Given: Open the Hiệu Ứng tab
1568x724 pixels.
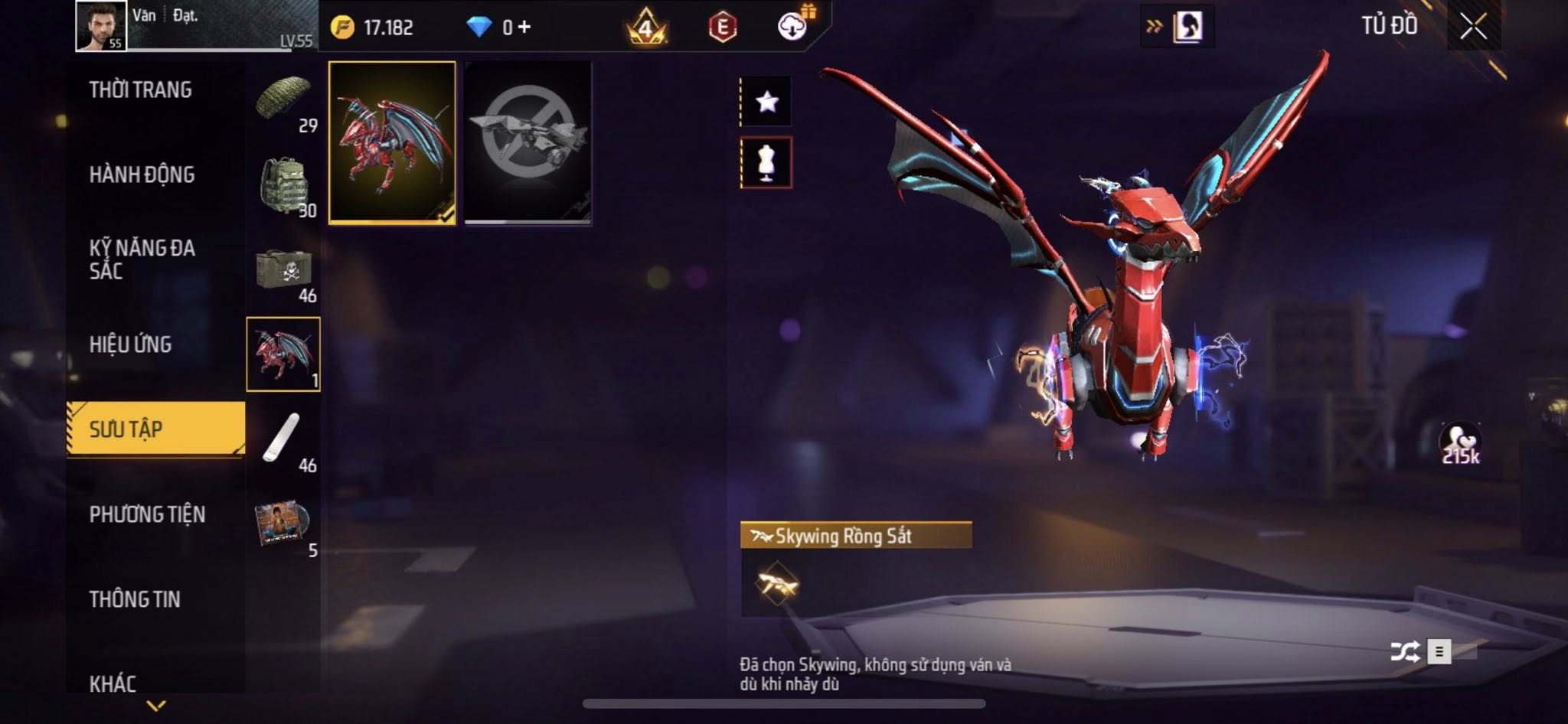Looking at the screenshot, I should pyautogui.click(x=131, y=345).
